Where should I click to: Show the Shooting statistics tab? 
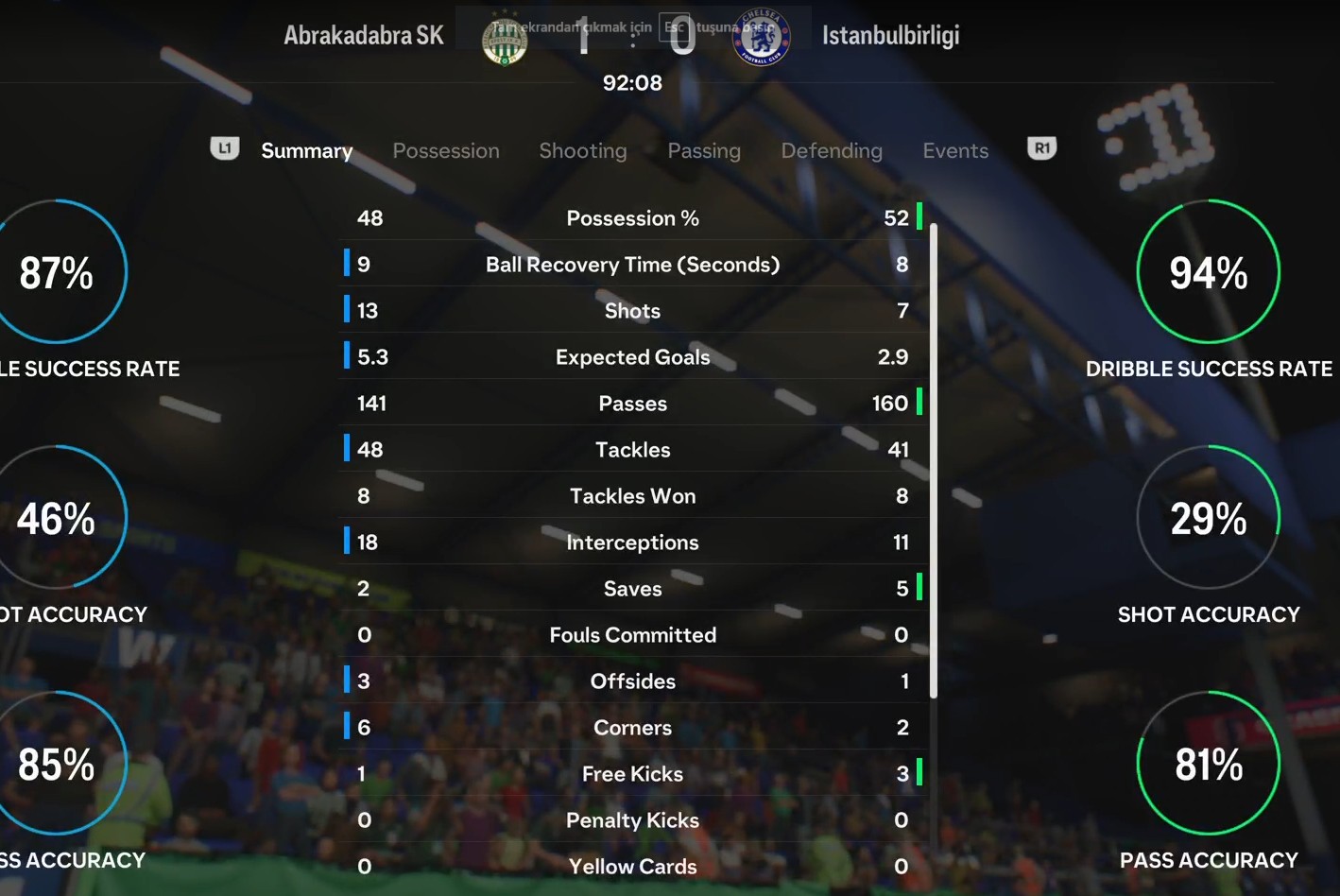coord(583,151)
